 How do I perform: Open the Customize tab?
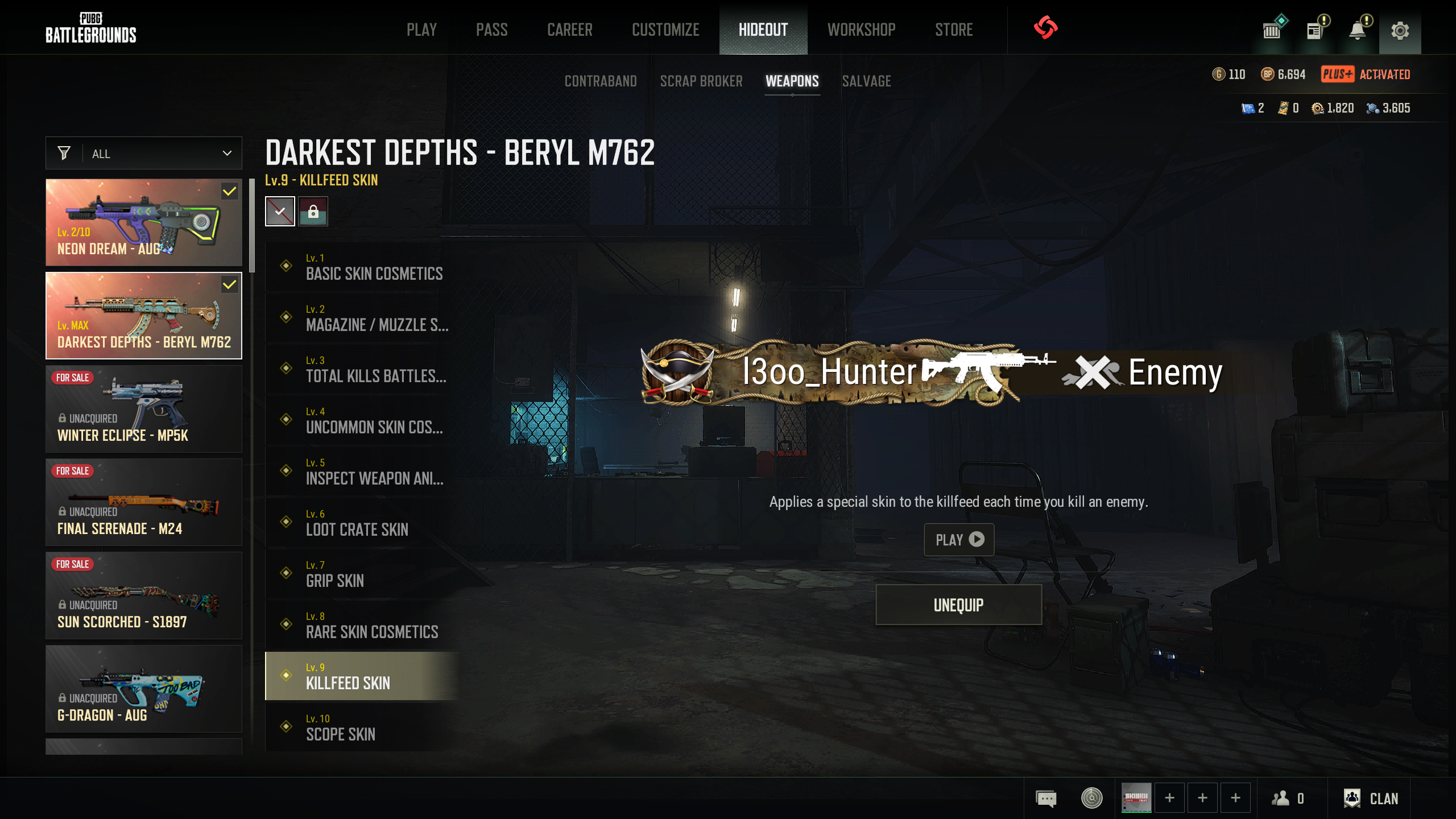665,30
